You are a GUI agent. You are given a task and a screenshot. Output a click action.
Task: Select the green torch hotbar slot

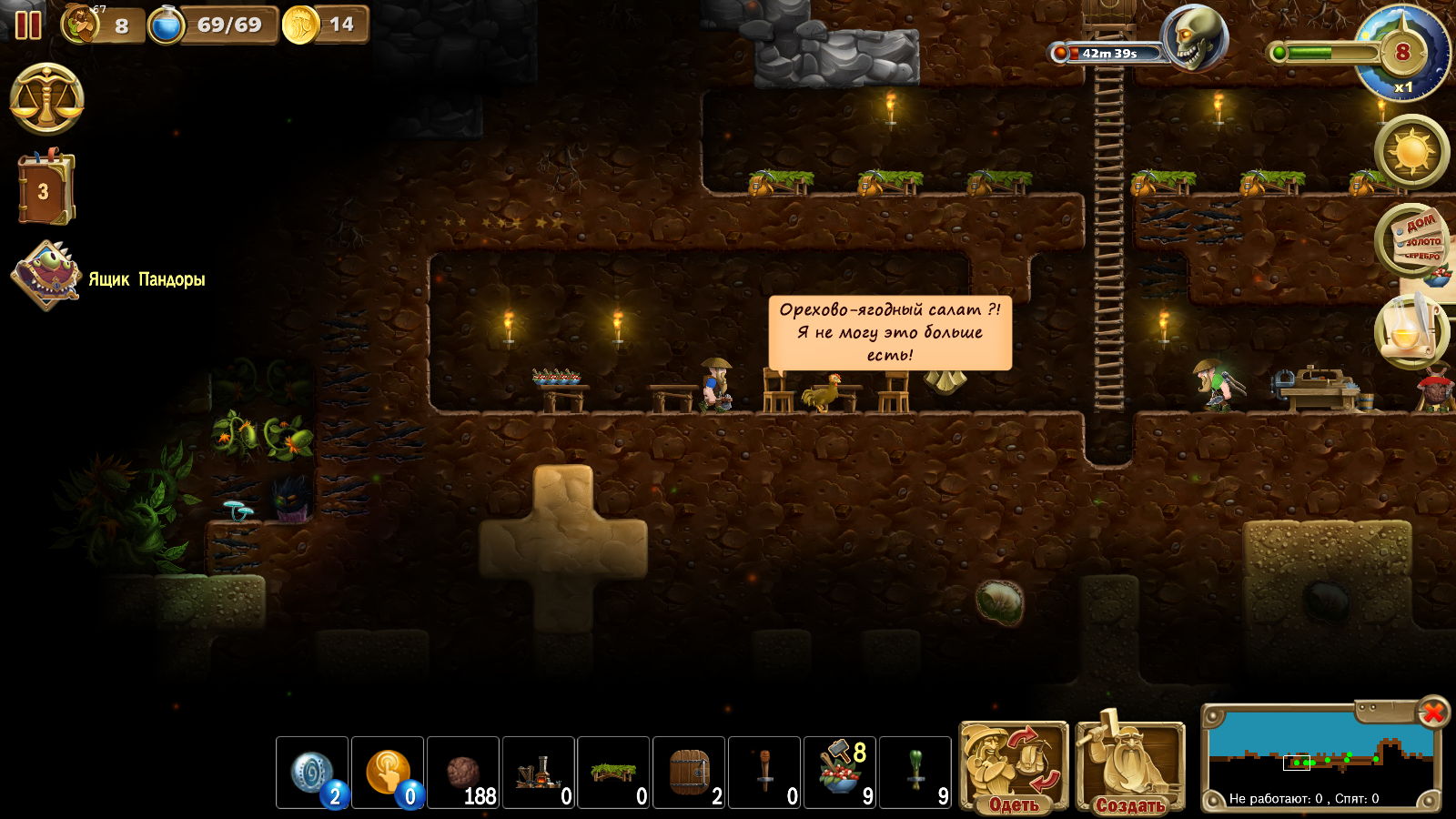pos(916,773)
